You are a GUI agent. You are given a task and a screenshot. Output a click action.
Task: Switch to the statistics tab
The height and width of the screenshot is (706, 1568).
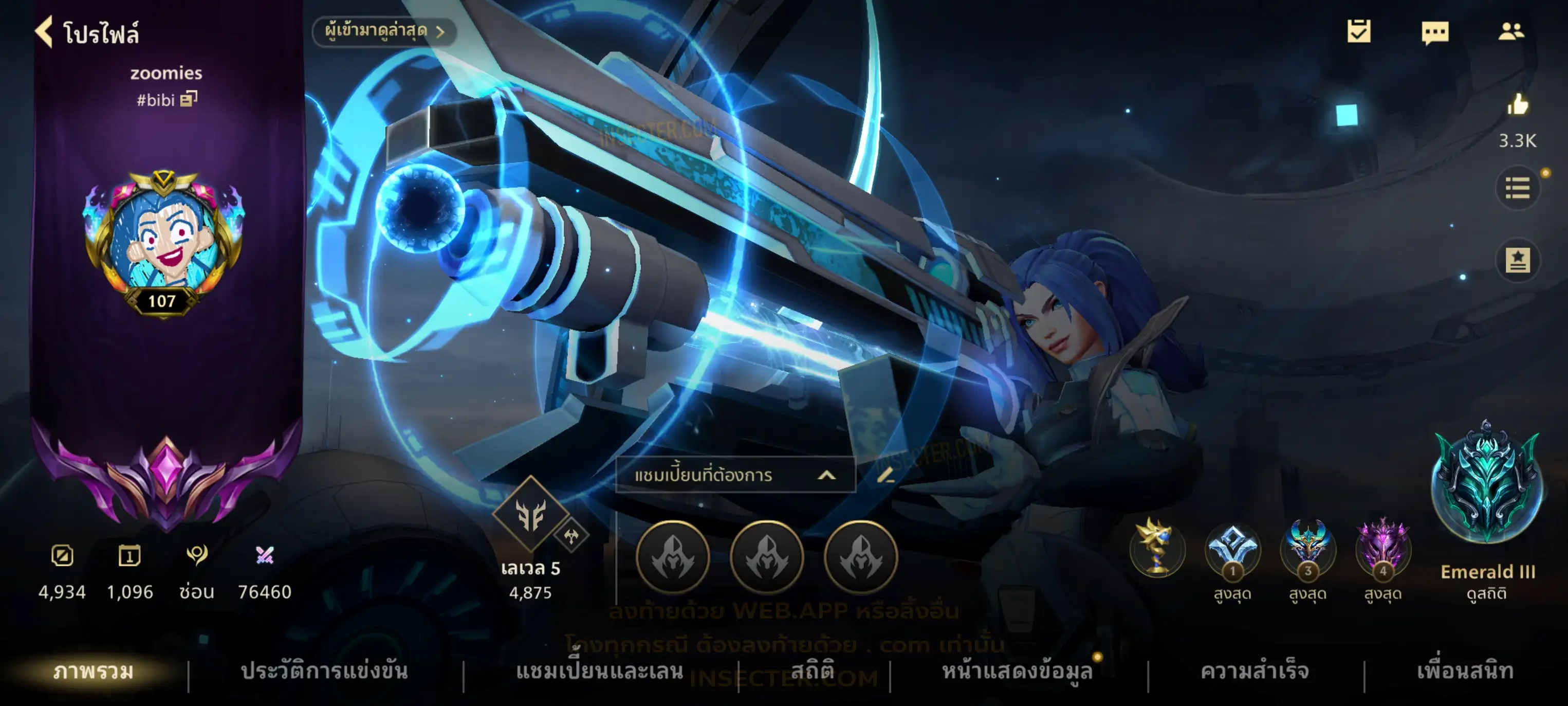813,670
